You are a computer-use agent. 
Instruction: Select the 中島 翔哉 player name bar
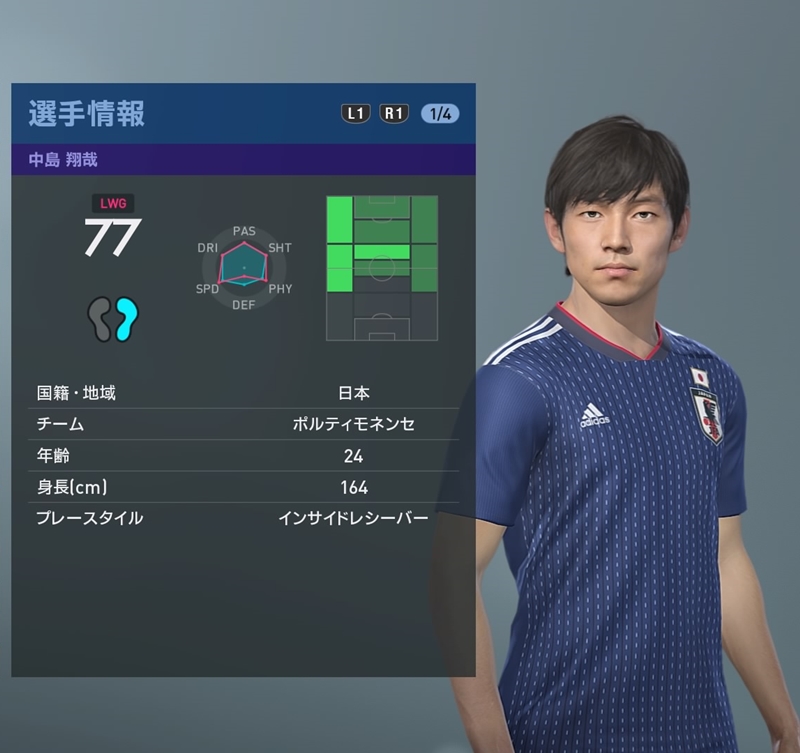[x=243, y=159]
